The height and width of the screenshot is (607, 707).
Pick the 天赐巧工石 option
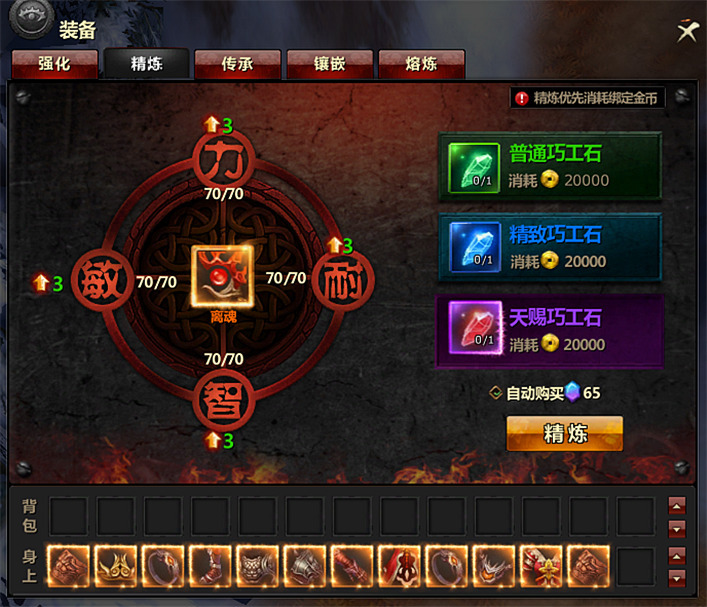pos(549,330)
